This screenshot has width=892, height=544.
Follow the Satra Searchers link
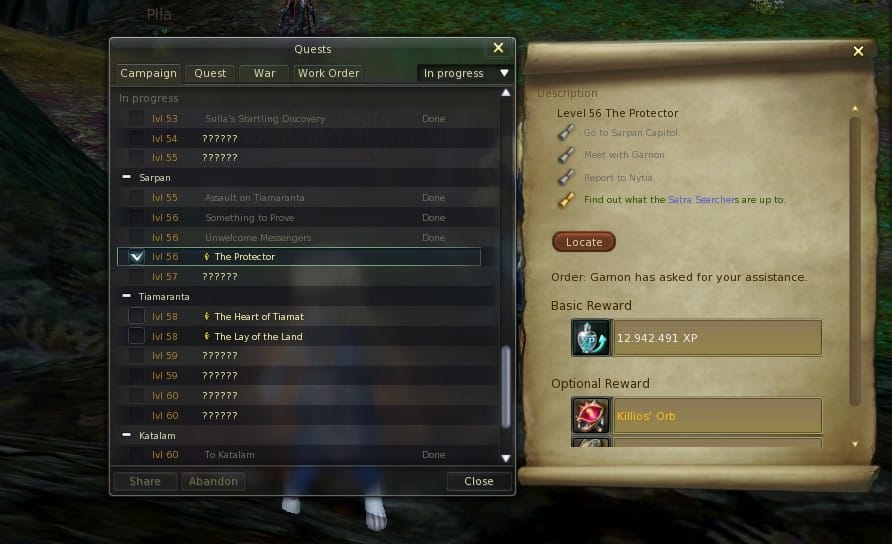pyautogui.click(x=703, y=200)
